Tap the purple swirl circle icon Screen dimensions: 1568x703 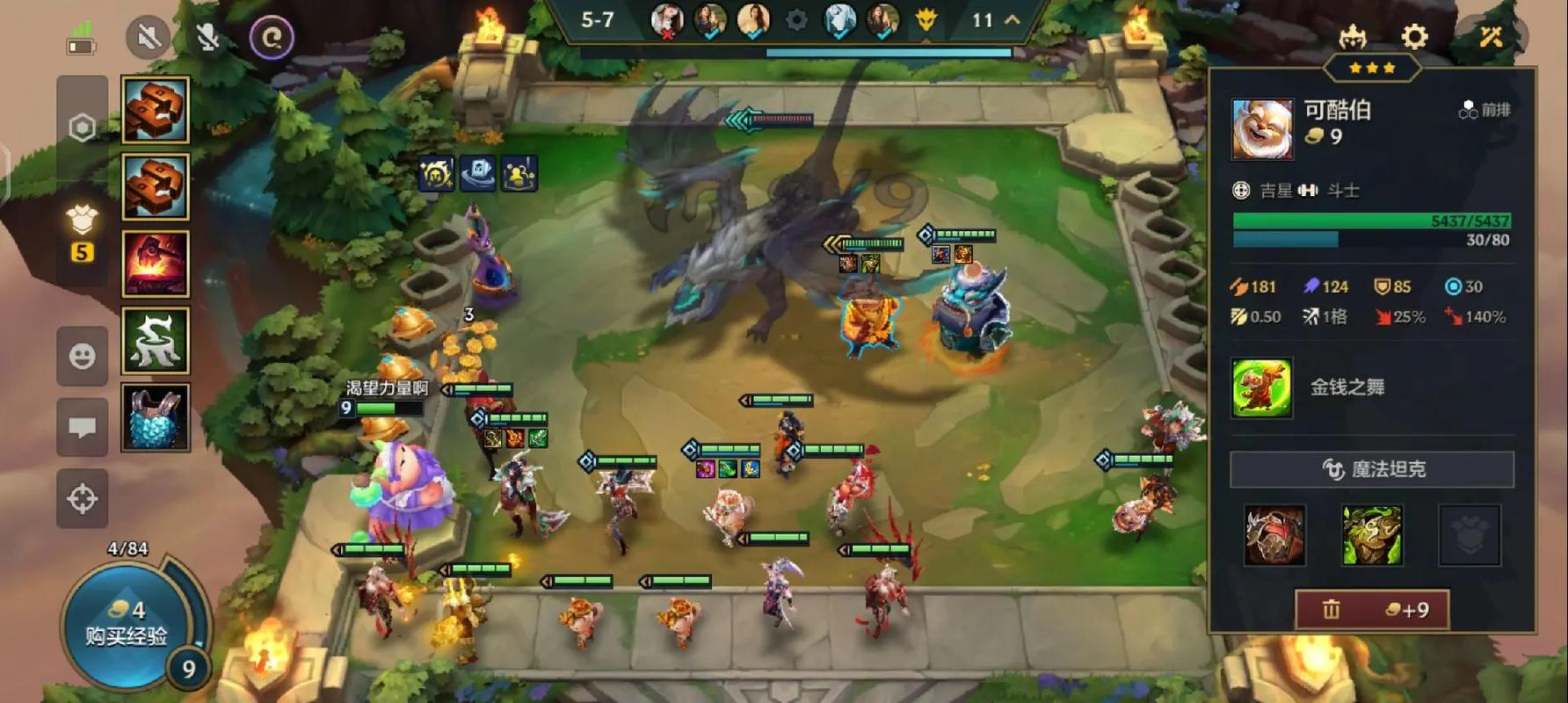pyautogui.click(x=271, y=37)
